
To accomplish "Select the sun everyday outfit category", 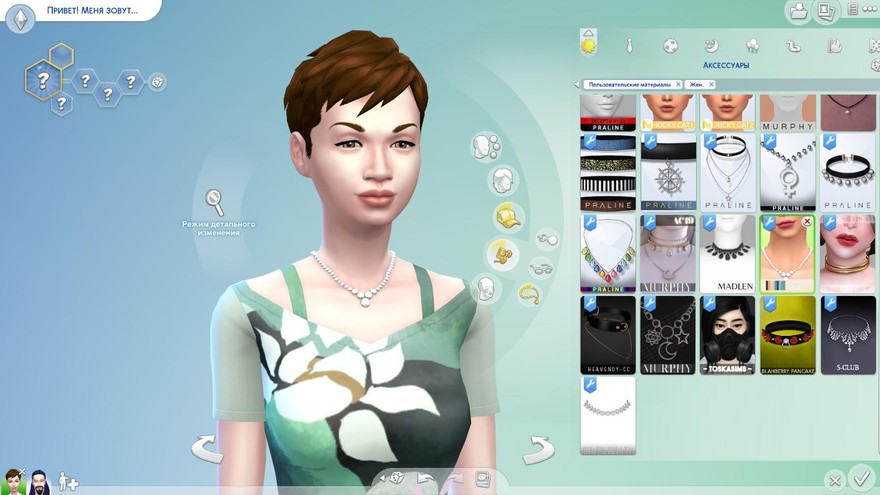I will [x=589, y=45].
